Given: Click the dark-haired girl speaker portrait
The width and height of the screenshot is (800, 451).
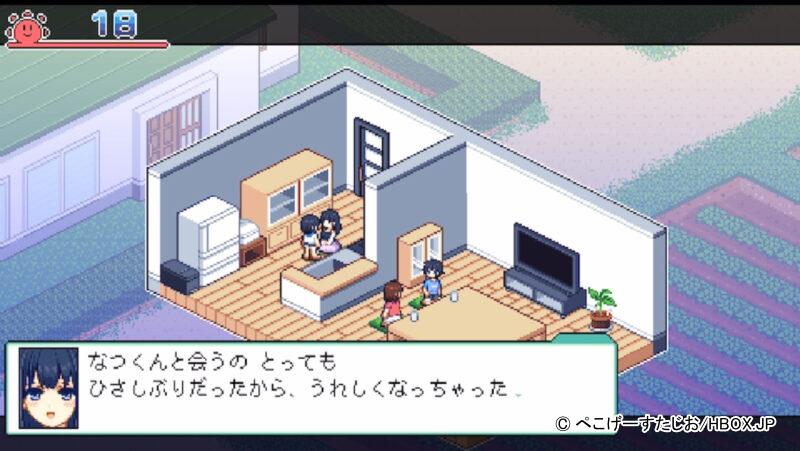Looking at the screenshot, I should click(x=45, y=381).
